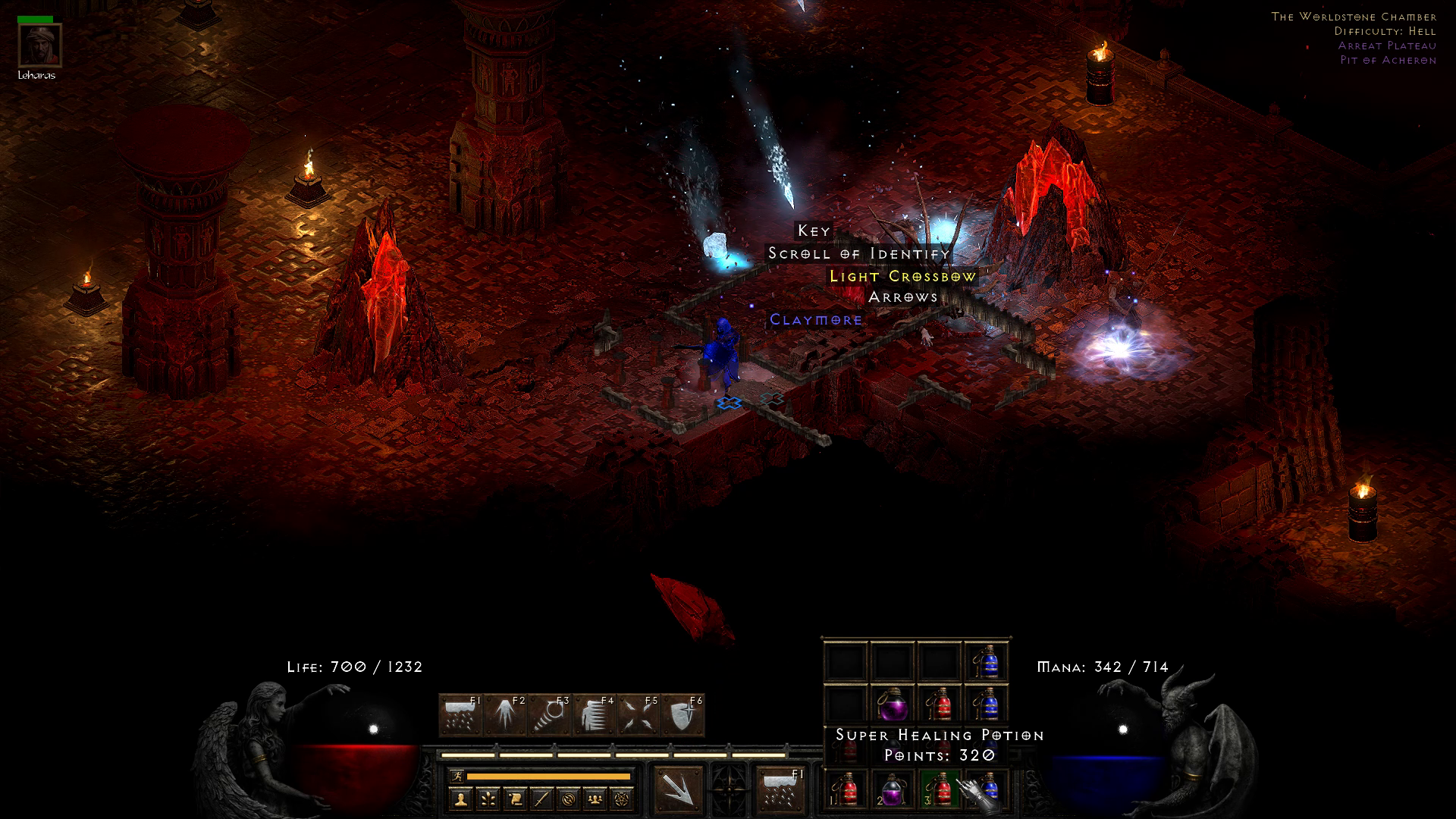
Task: Open the skill tree button
Action: tap(488, 799)
